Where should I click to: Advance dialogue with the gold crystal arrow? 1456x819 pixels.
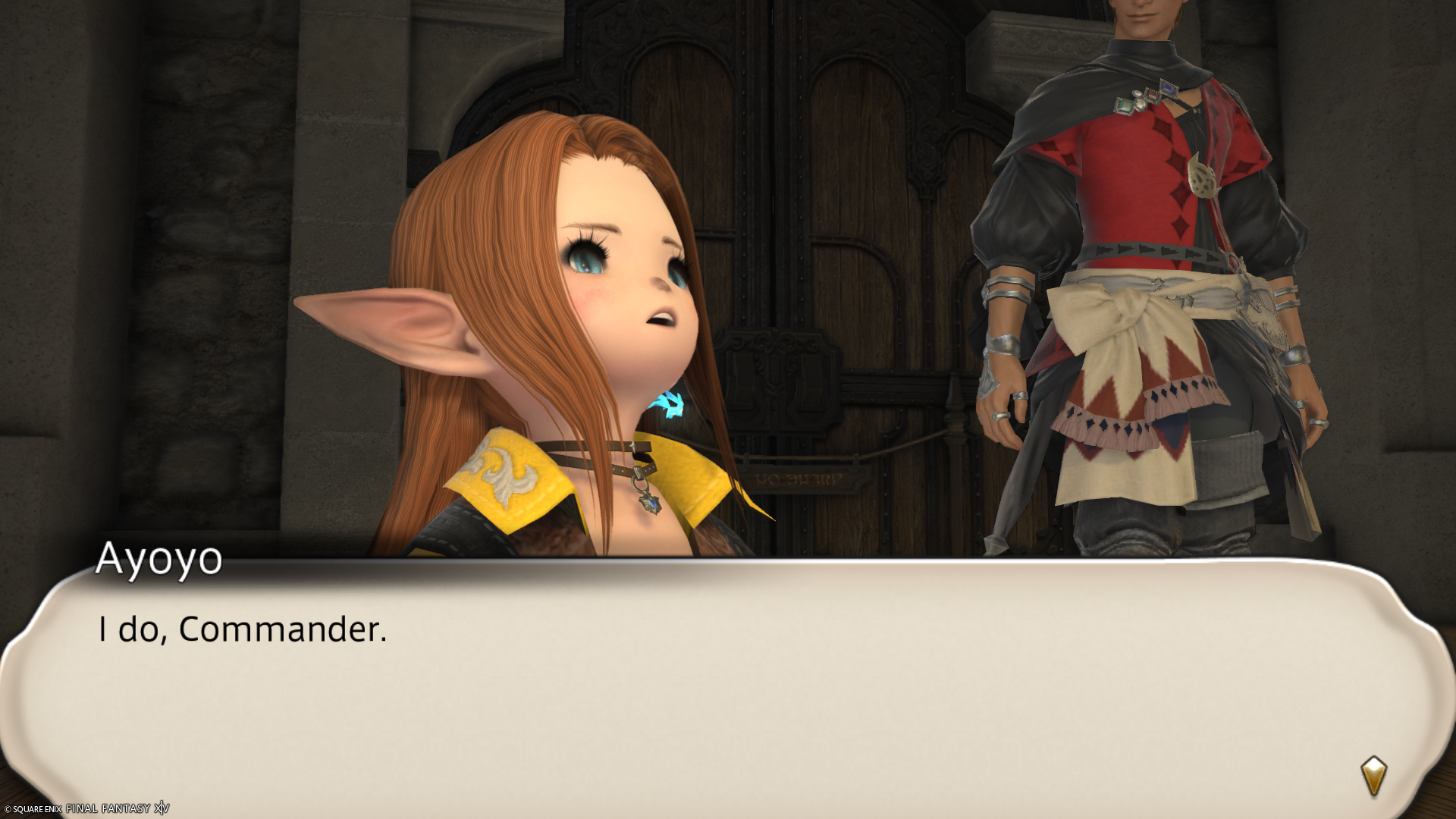click(1373, 775)
